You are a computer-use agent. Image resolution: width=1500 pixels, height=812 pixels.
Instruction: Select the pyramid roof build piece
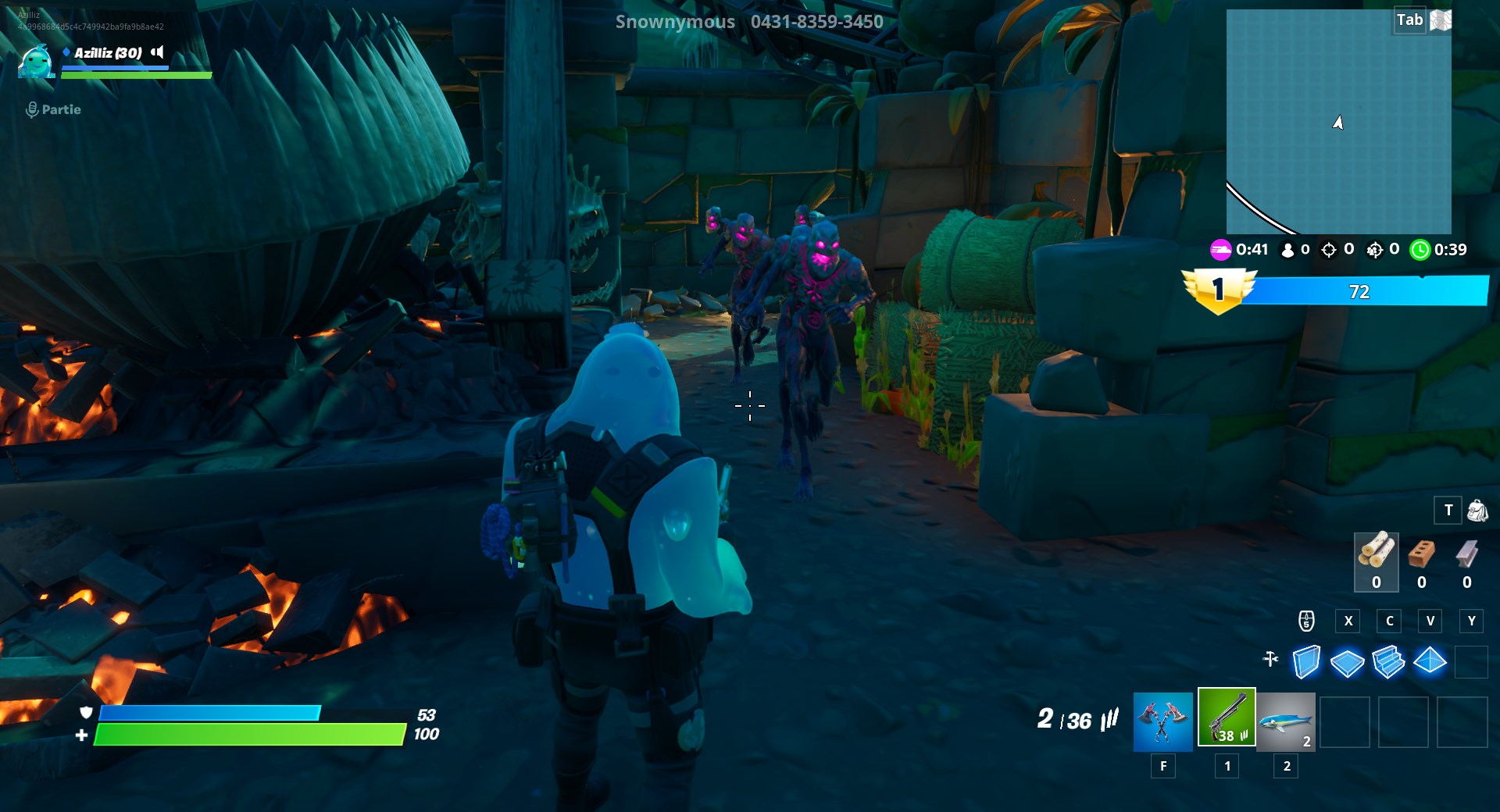(1431, 662)
